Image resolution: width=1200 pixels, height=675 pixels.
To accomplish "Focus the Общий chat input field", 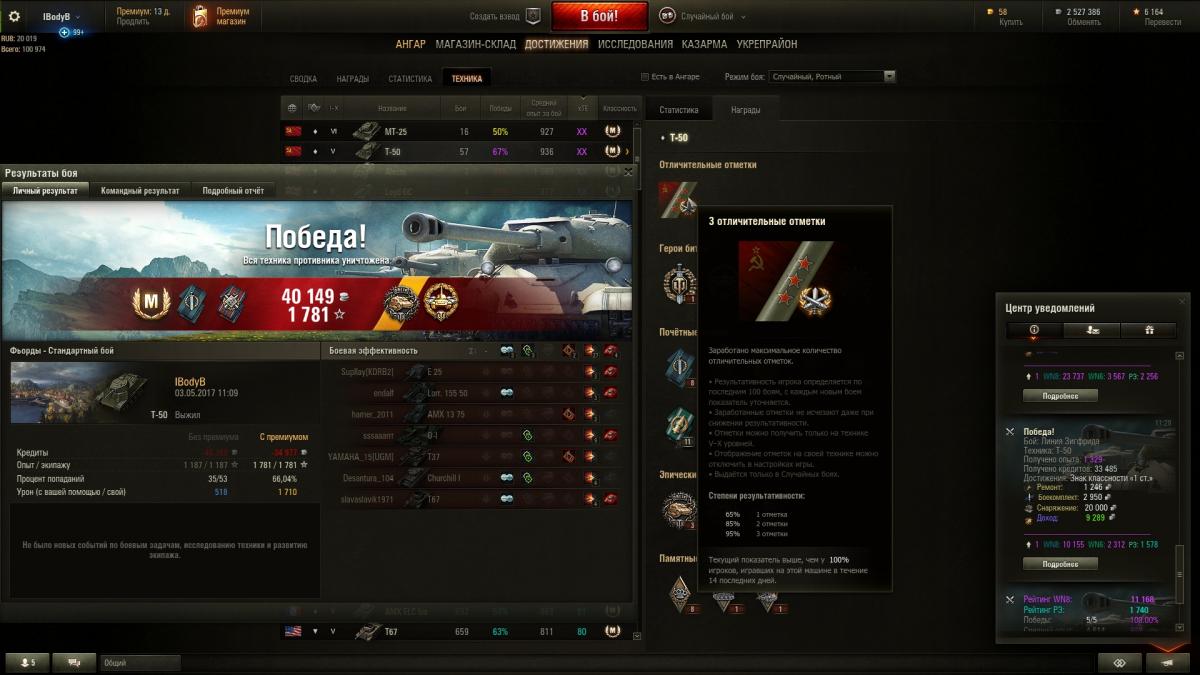I will tap(140, 662).
